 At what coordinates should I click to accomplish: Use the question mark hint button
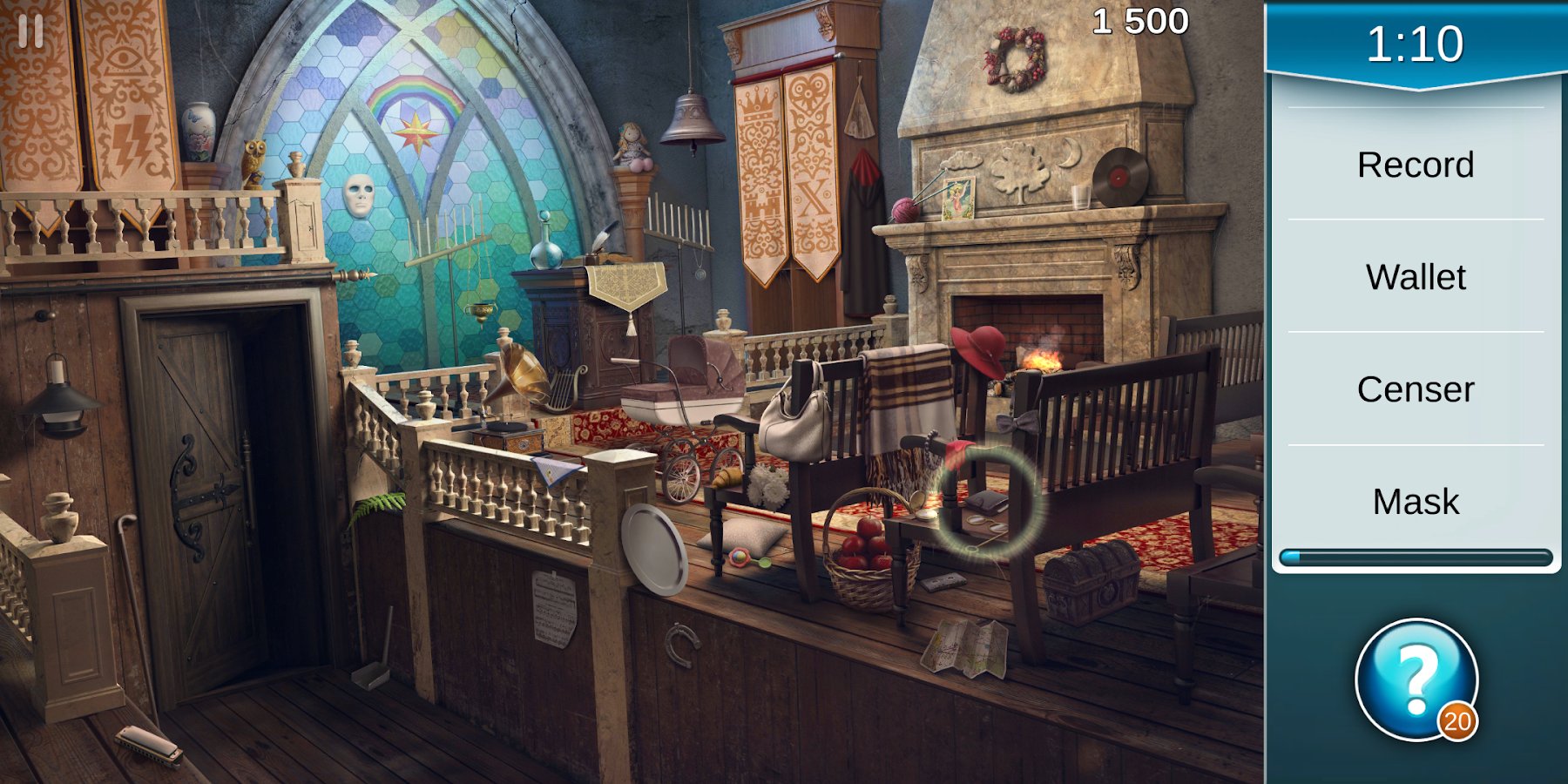pyautogui.click(x=1416, y=679)
